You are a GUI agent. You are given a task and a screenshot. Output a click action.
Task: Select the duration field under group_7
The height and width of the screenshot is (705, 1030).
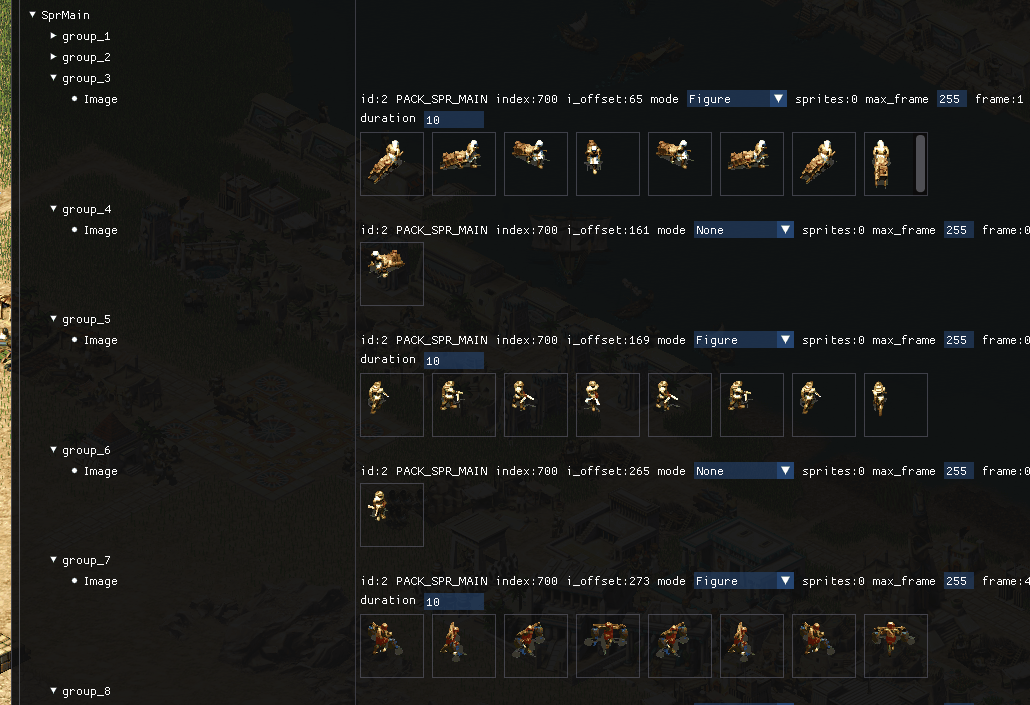453,602
